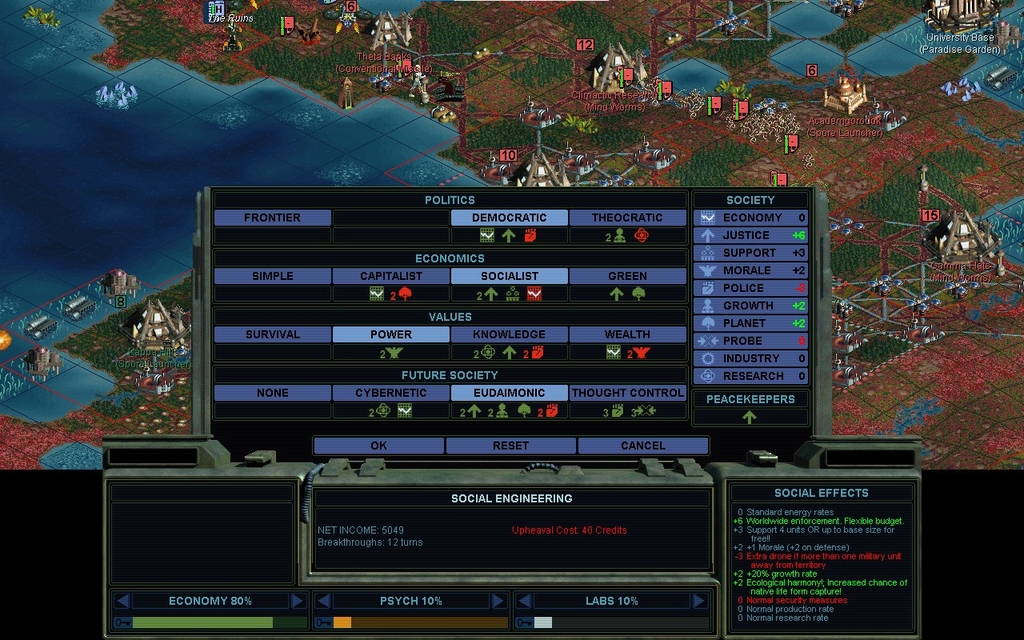Reset the social engineering choices
Viewport: 1024px width, 640px height.
510,446
